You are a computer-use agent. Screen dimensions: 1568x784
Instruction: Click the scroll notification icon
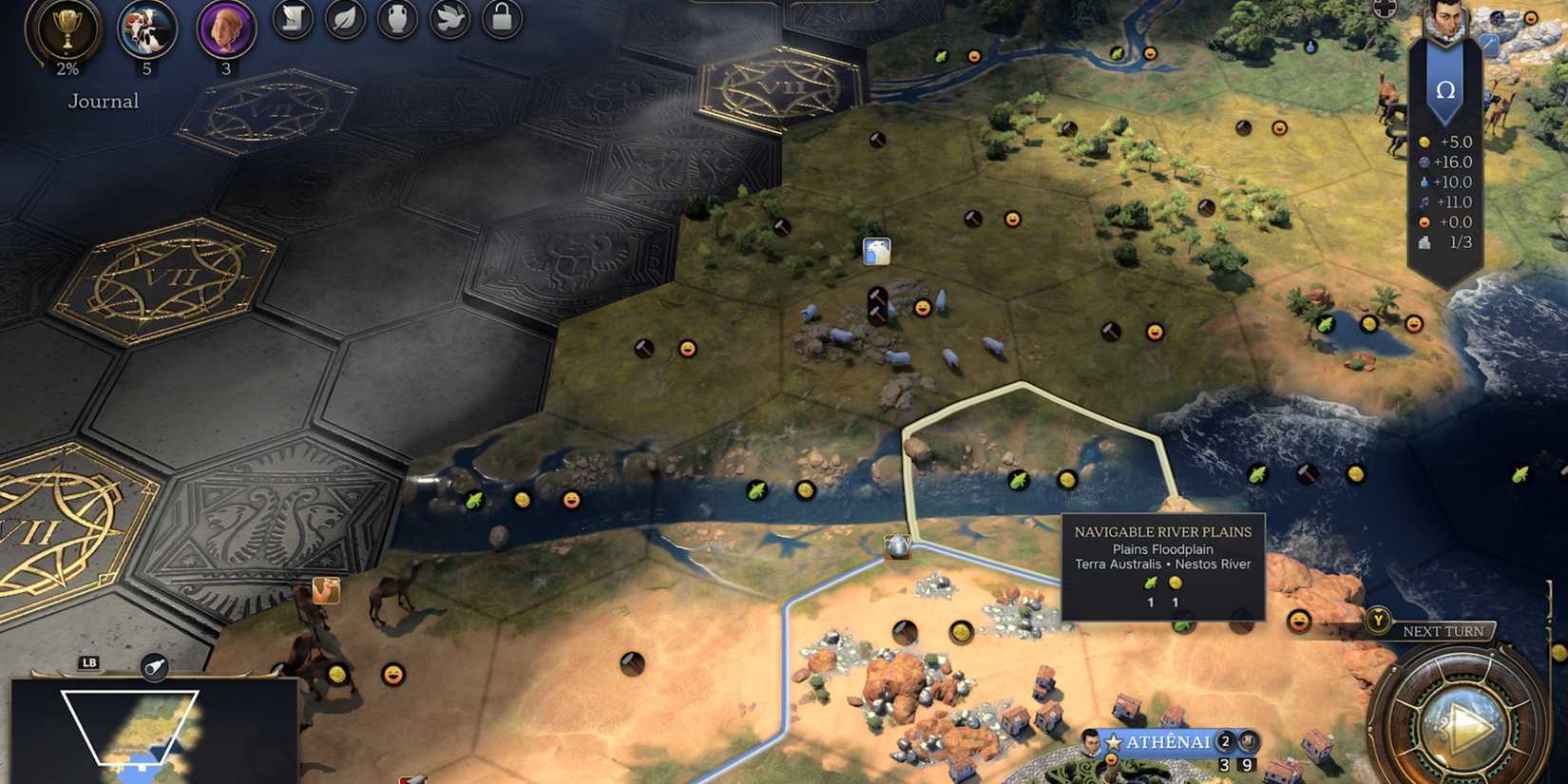coord(291,21)
